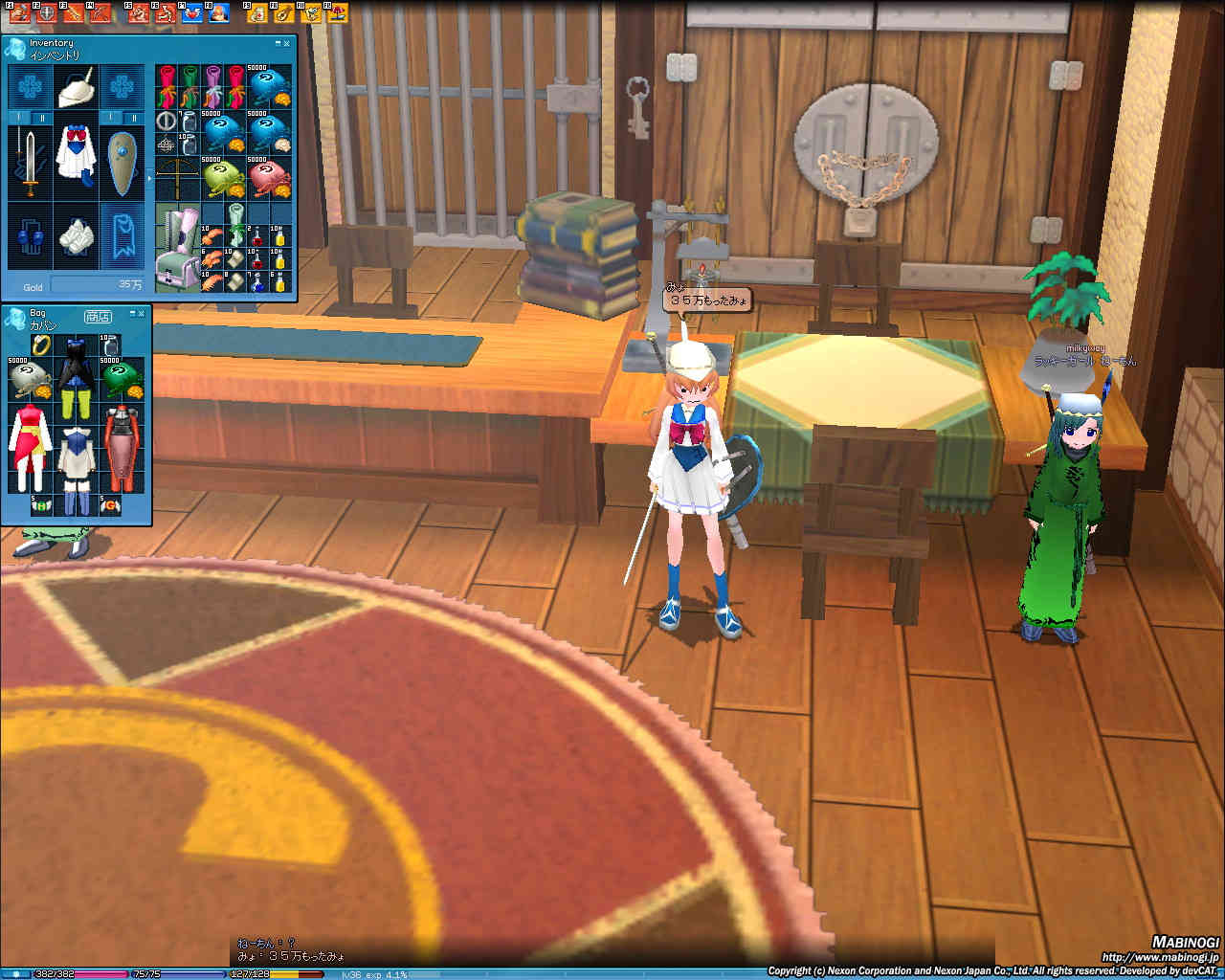
Task: Select the equipped white sailor outfit
Action: click(75, 153)
